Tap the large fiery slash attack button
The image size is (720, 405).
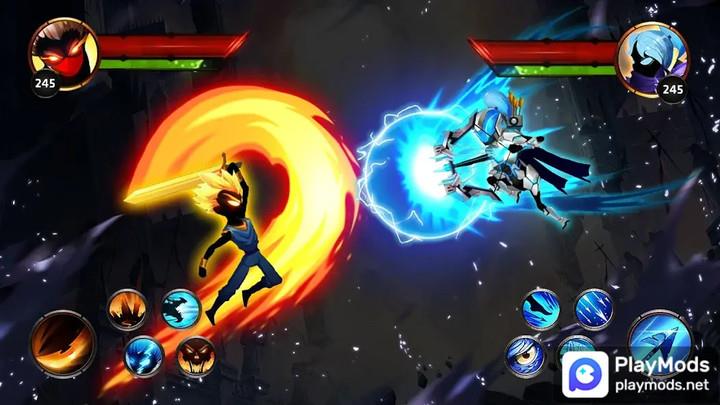(x=63, y=343)
